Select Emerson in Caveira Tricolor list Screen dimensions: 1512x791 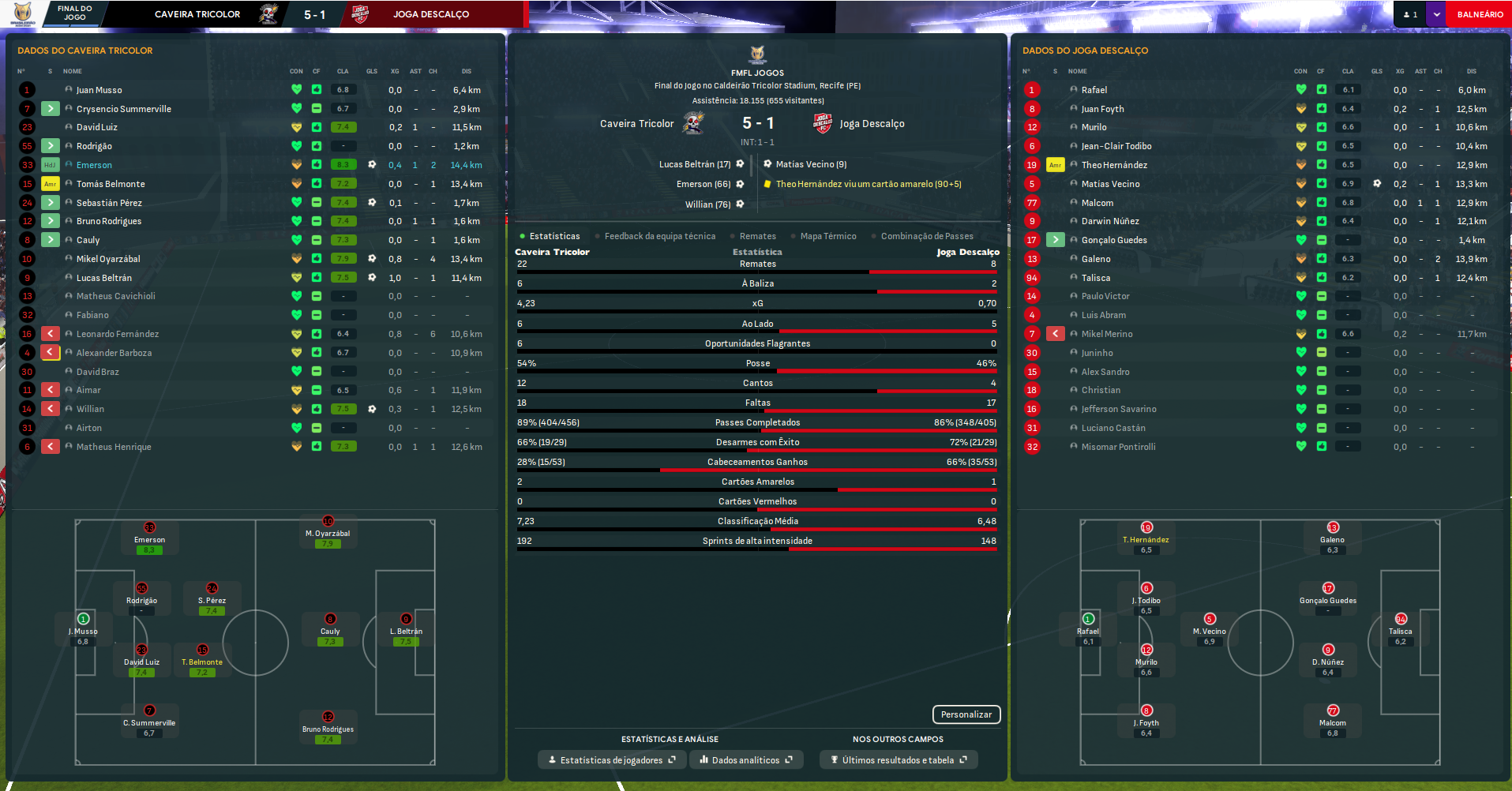click(x=94, y=165)
